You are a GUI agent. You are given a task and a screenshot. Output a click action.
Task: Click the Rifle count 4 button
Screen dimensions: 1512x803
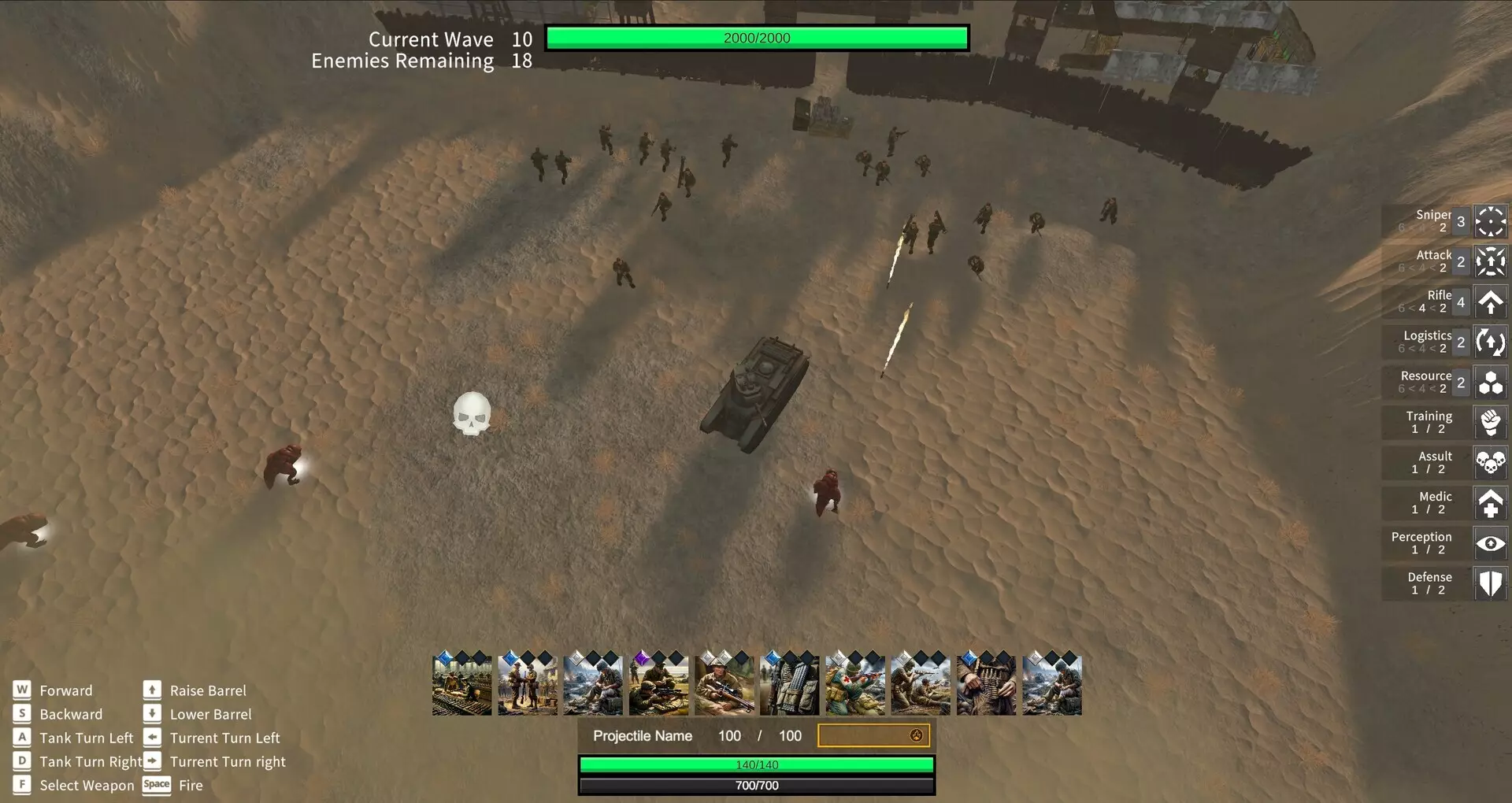(1461, 302)
